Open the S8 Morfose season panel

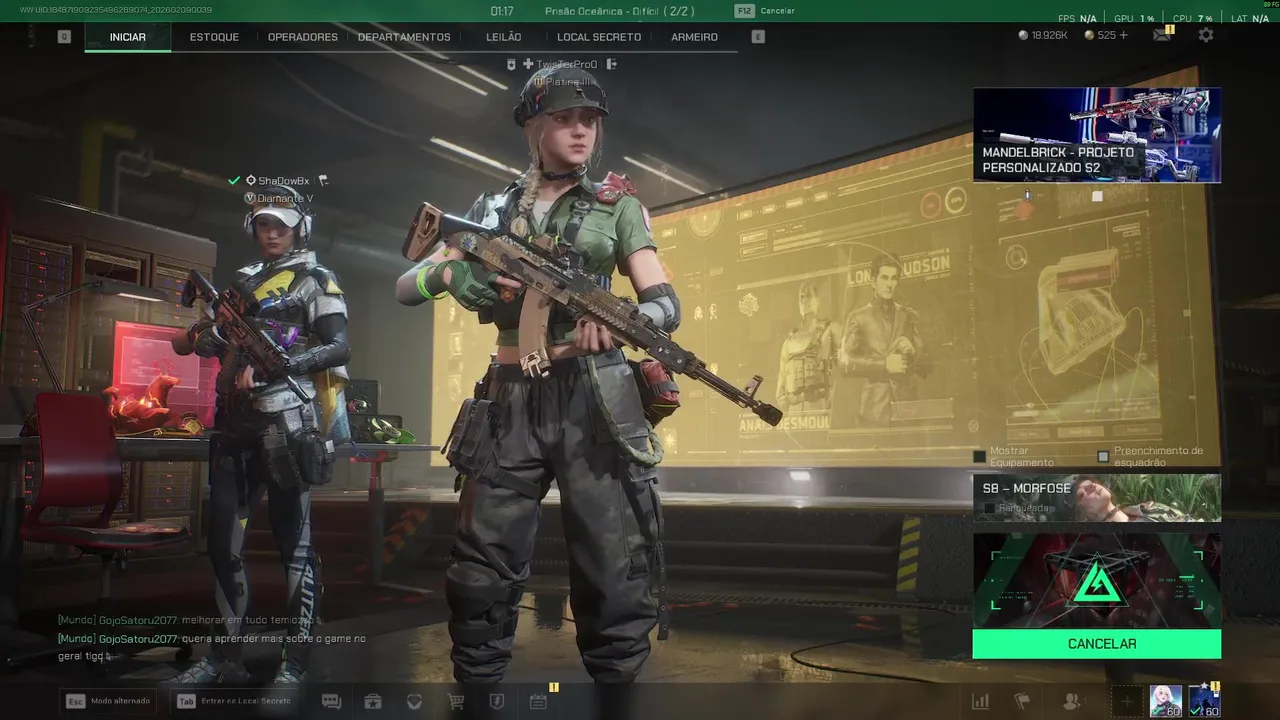pos(1097,497)
